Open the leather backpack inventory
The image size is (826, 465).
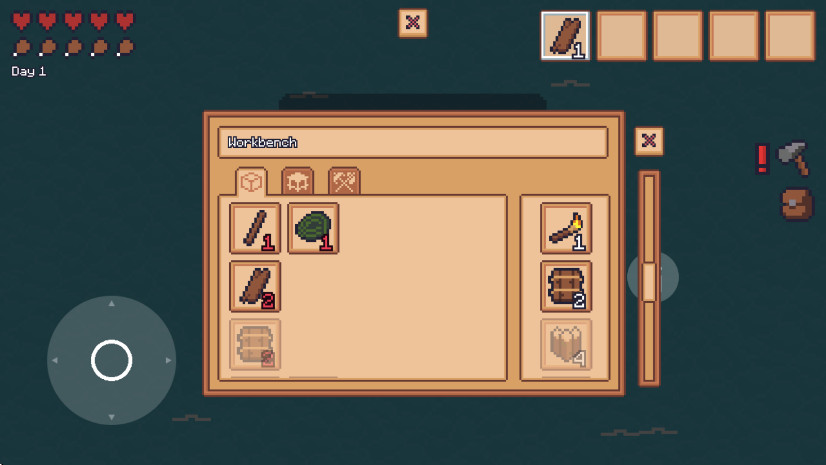click(x=796, y=204)
